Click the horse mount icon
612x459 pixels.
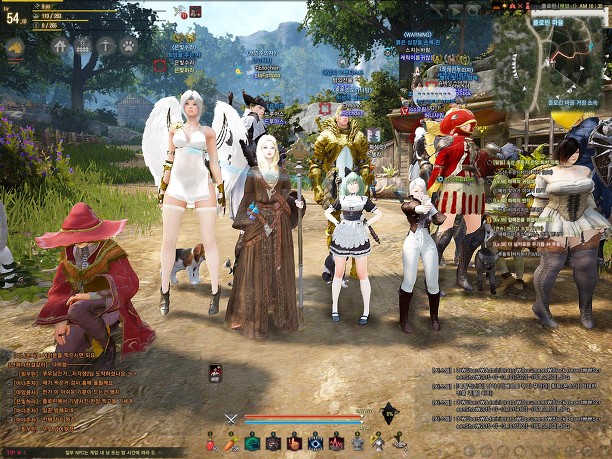point(16,47)
